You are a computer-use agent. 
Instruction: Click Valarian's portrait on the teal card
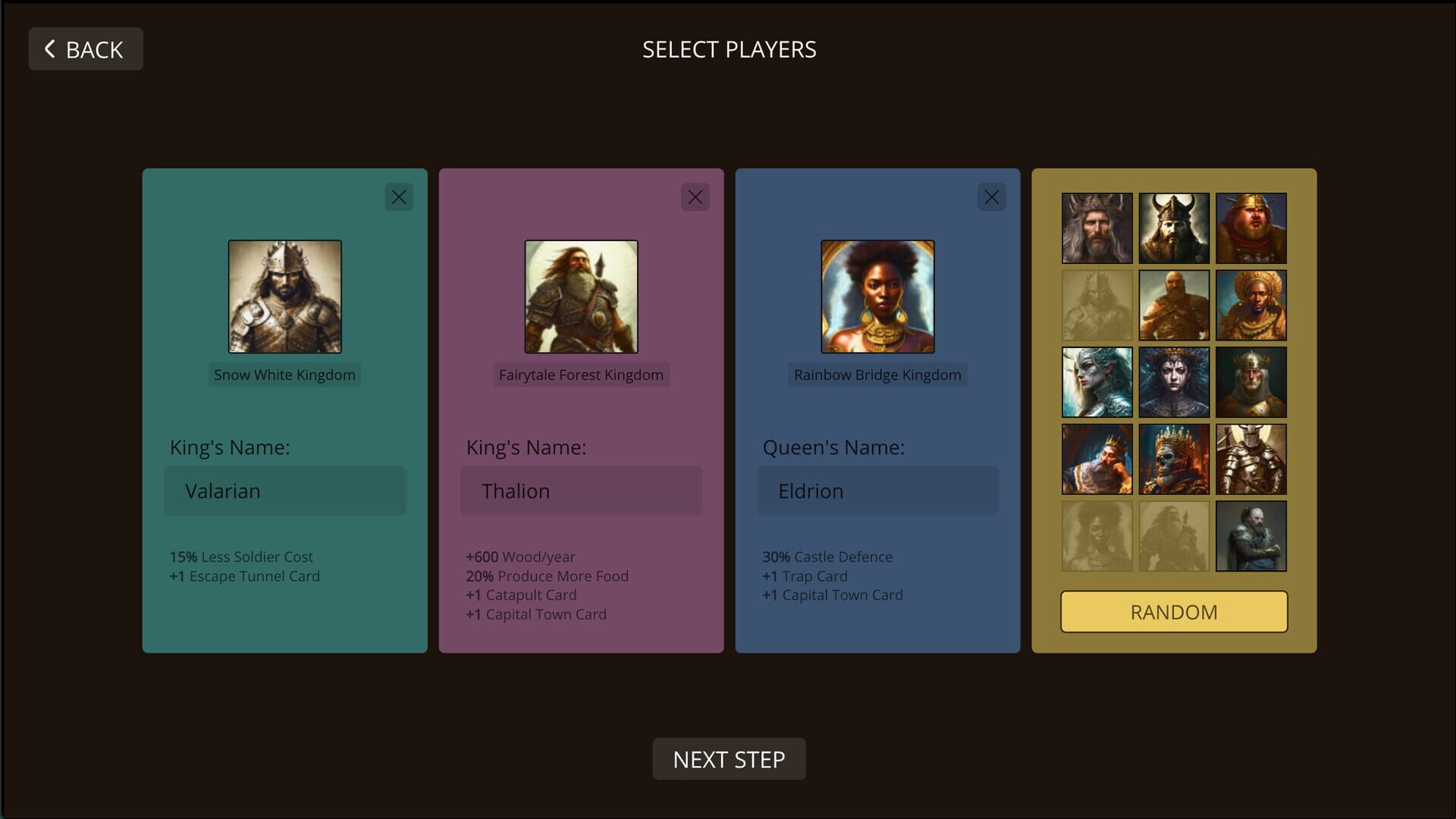pyautogui.click(x=284, y=296)
